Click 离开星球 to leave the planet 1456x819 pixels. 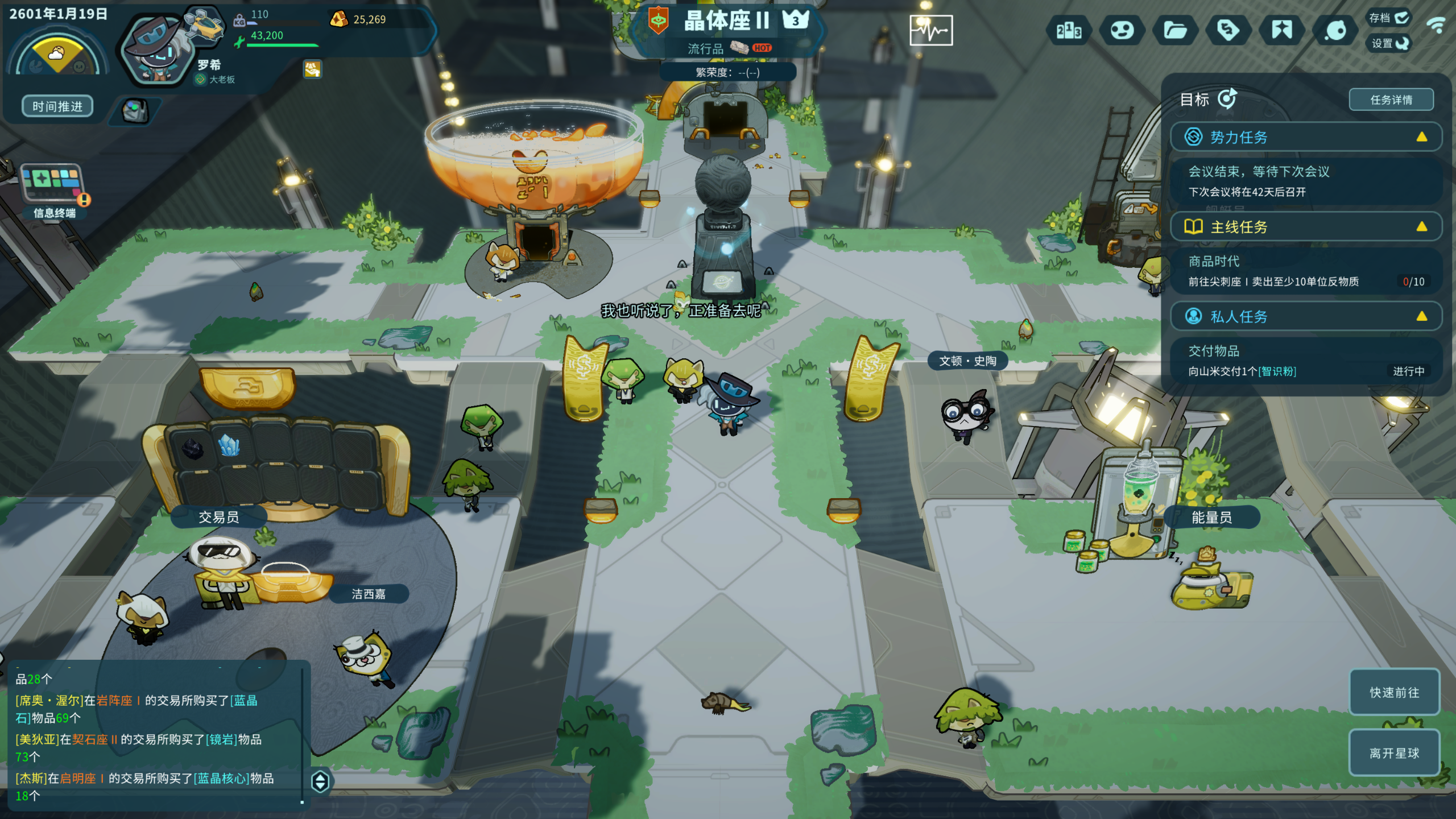click(x=1394, y=753)
